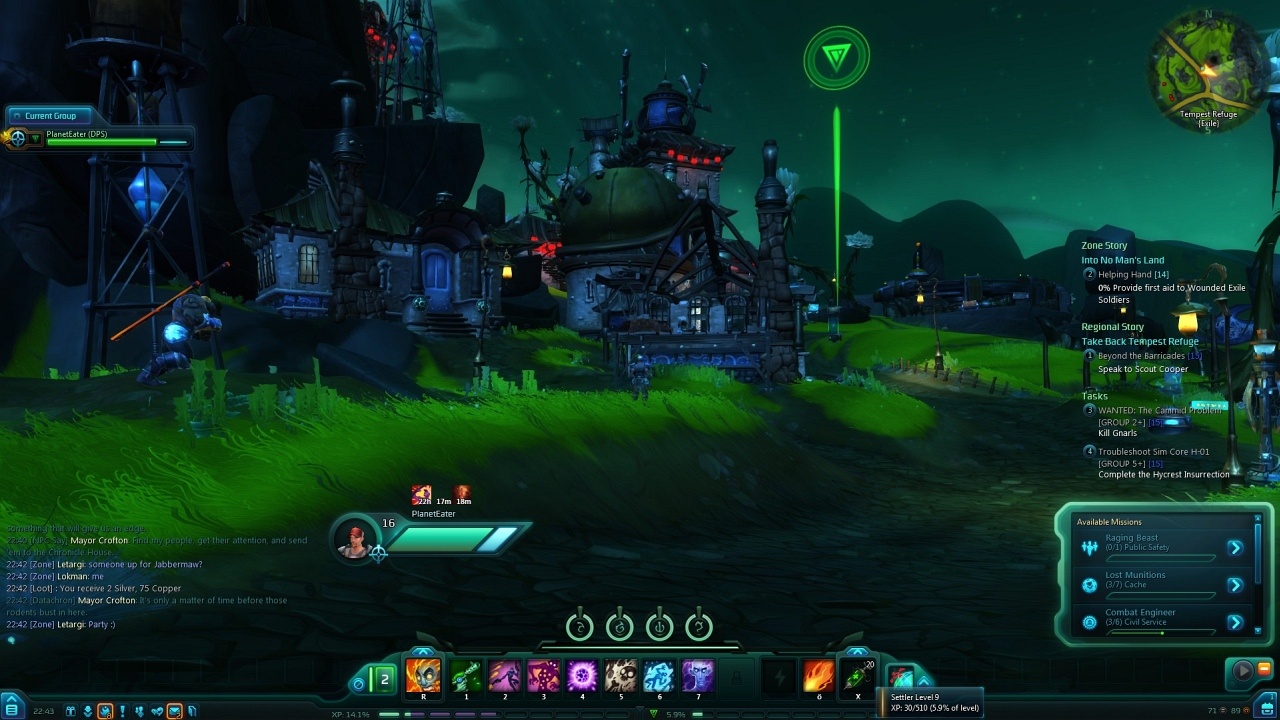Select the Raging Beast mission arrow
Image resolution: width=1280 pixels, height=720 pixels.
(1235, 548)
